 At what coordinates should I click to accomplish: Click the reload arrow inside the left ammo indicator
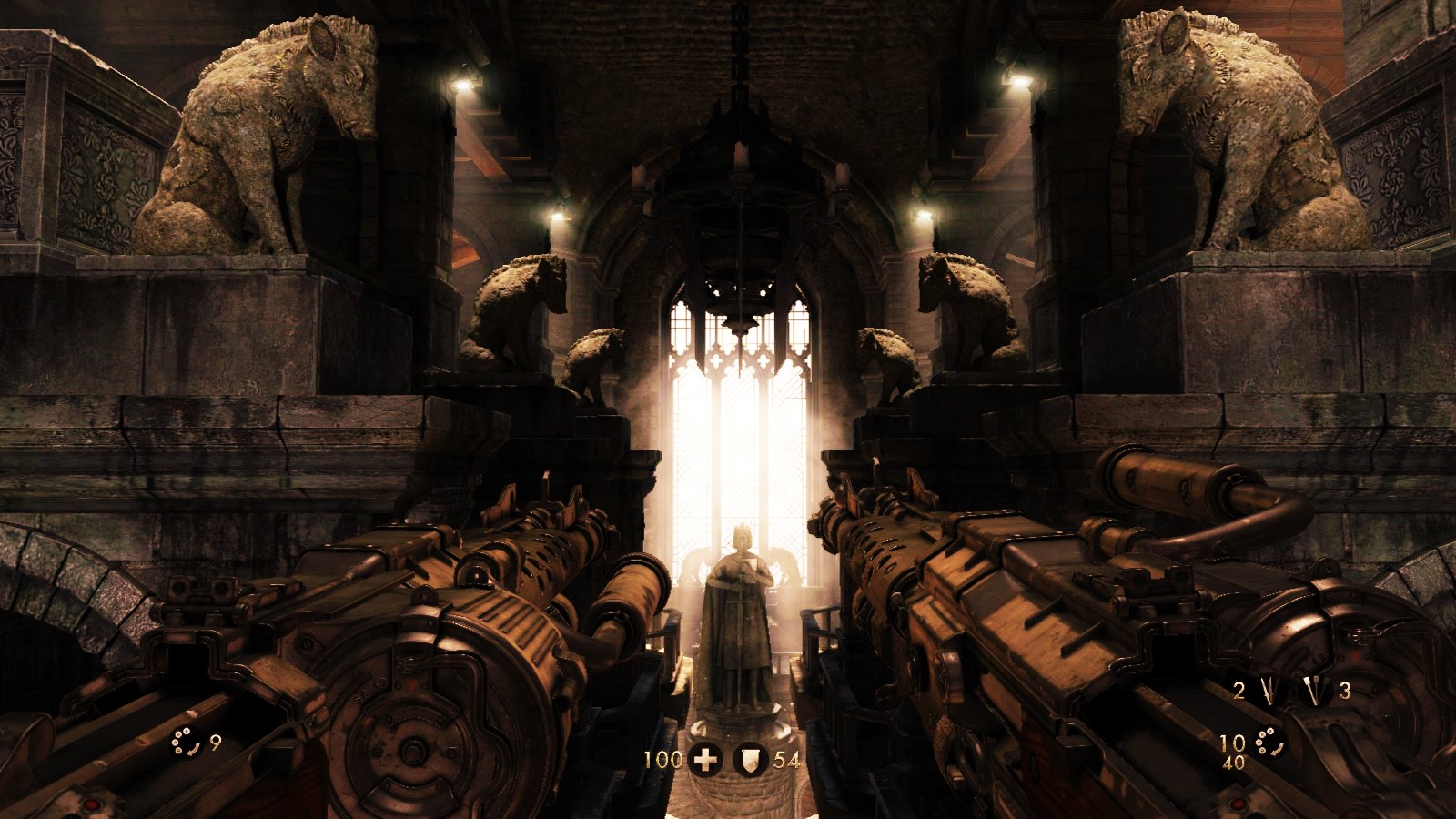click(x=195, y=747)
